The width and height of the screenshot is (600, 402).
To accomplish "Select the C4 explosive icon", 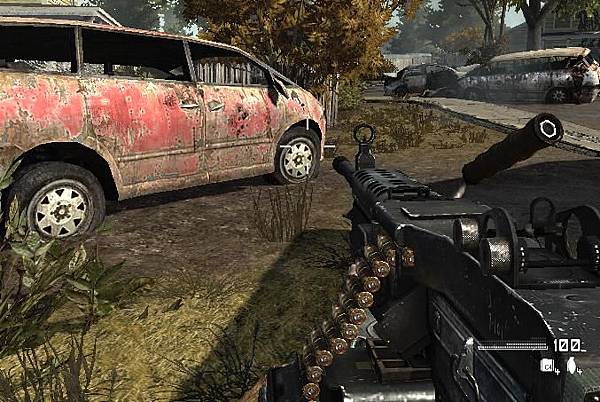I will (x=547, y=366).
